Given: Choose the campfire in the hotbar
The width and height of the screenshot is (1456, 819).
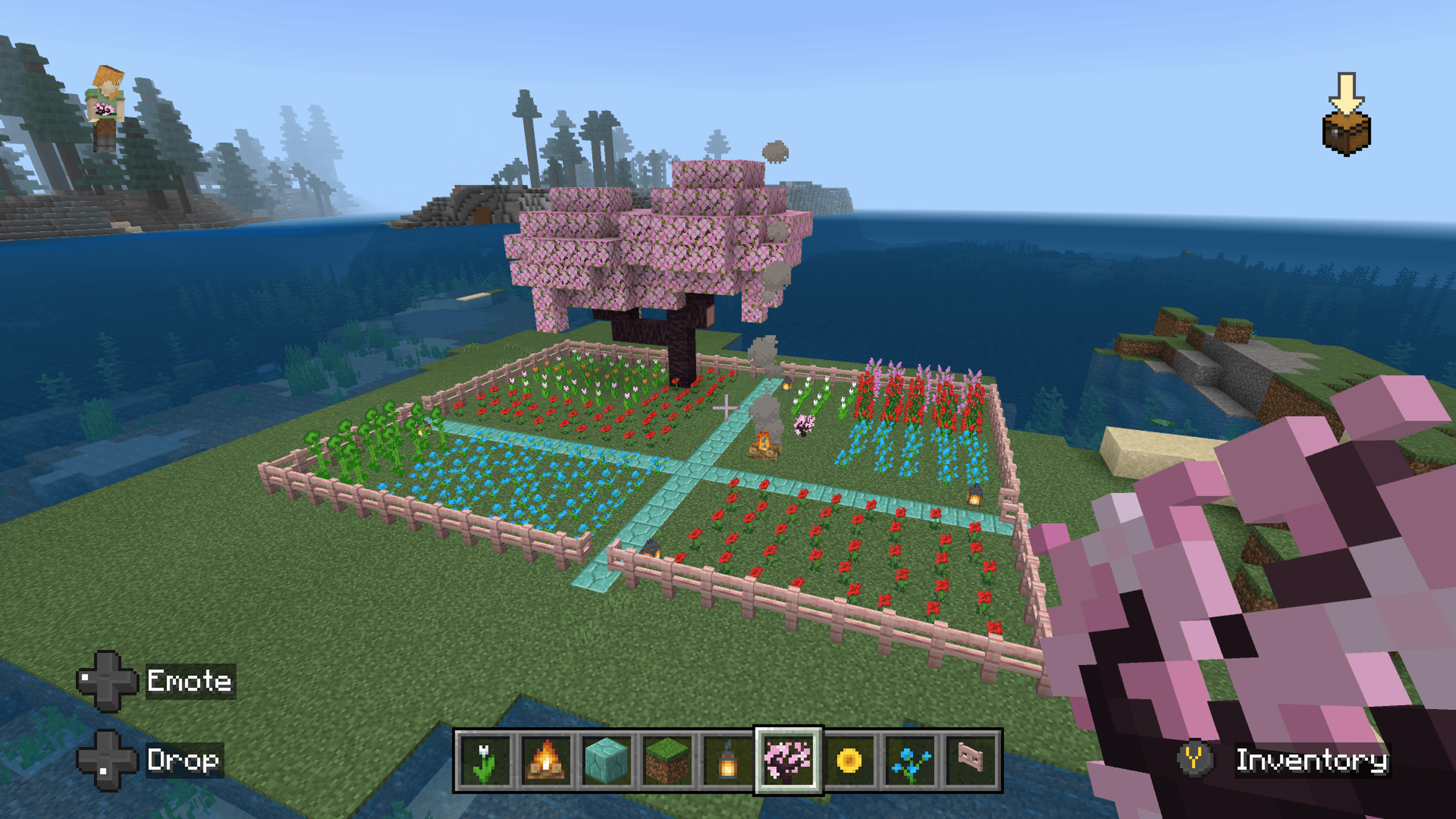Looking at the screenshot, I should click(x=546, y=760).
